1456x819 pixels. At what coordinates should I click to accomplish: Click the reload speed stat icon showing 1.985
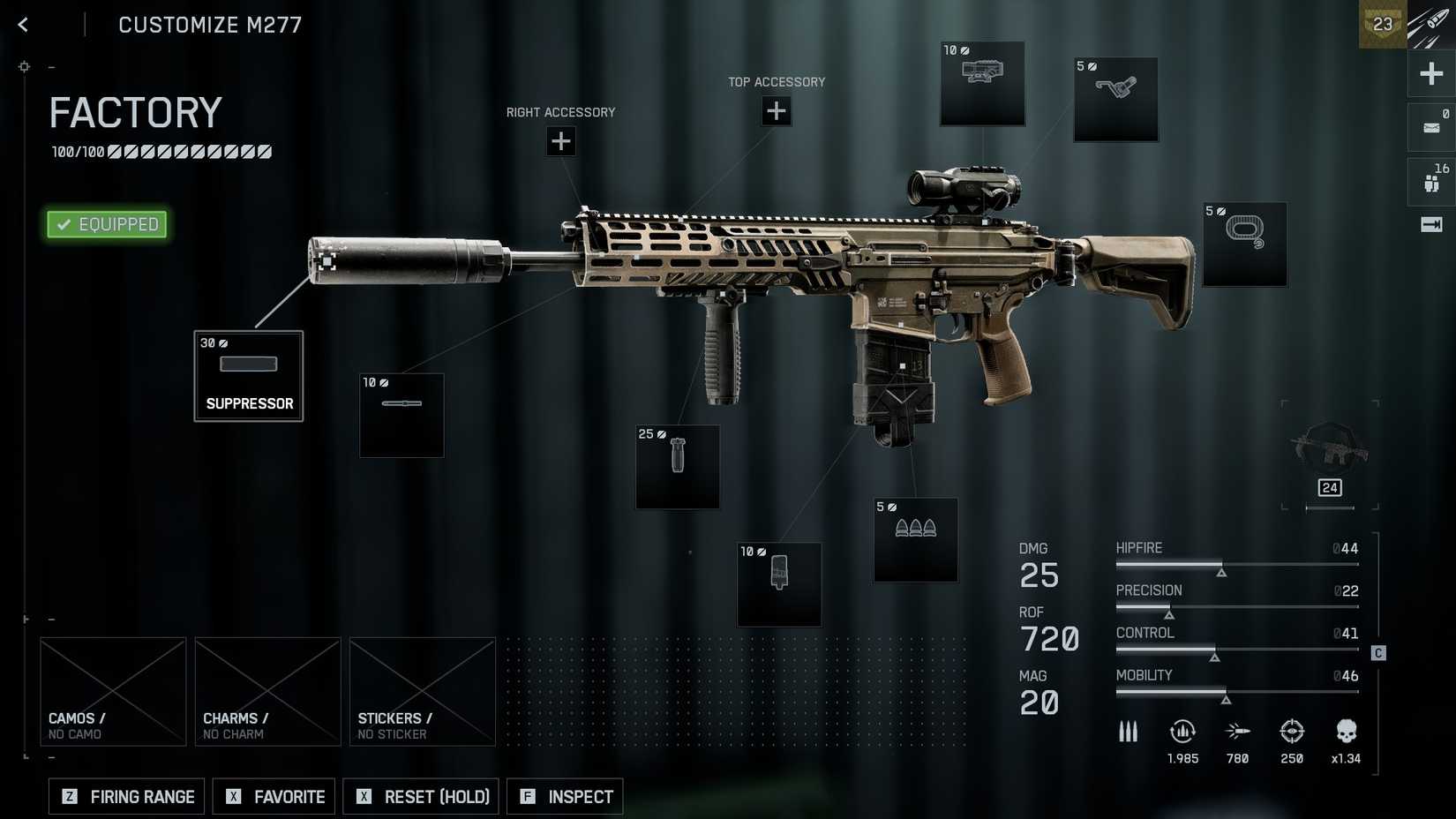(x=1182, y=732)
